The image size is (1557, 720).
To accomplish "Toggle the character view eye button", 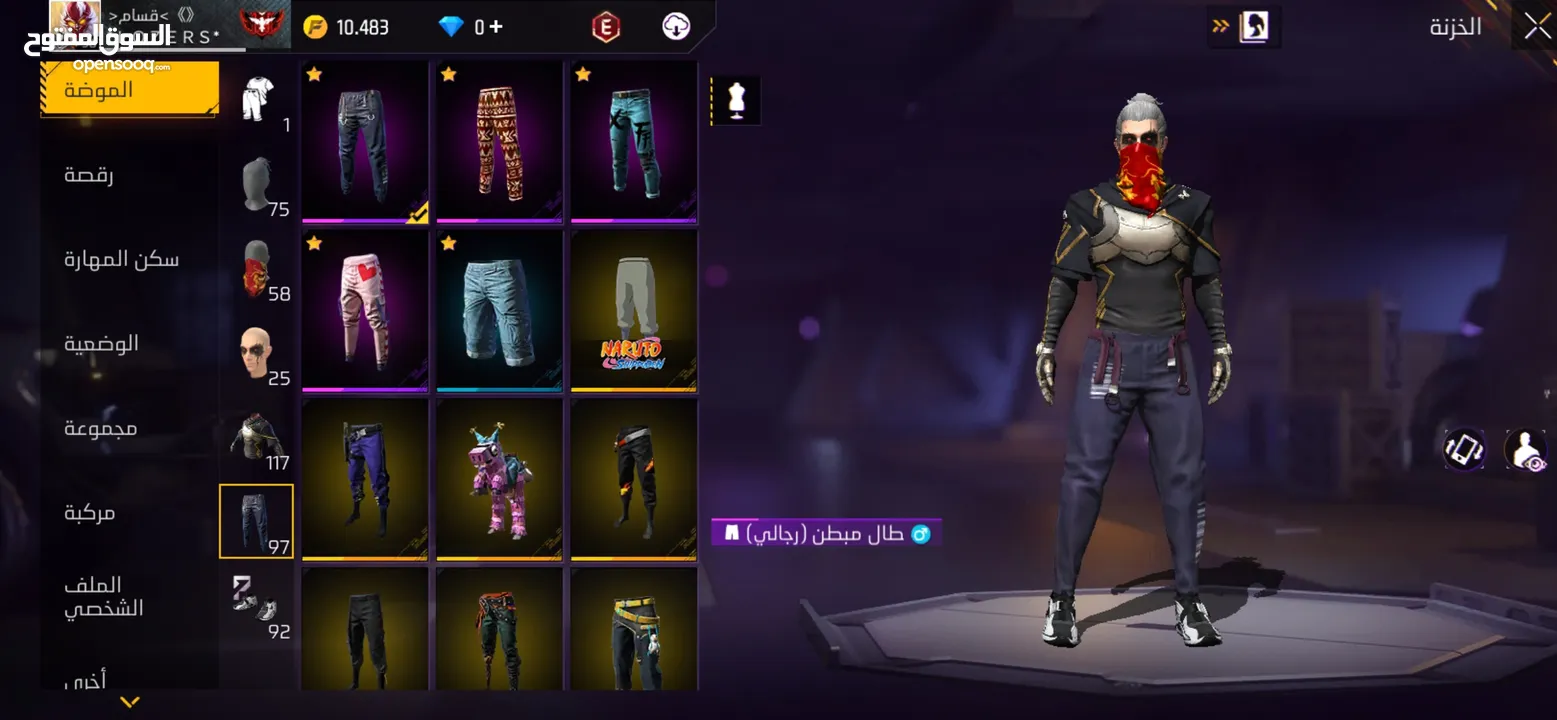I will coord(1525,450).
